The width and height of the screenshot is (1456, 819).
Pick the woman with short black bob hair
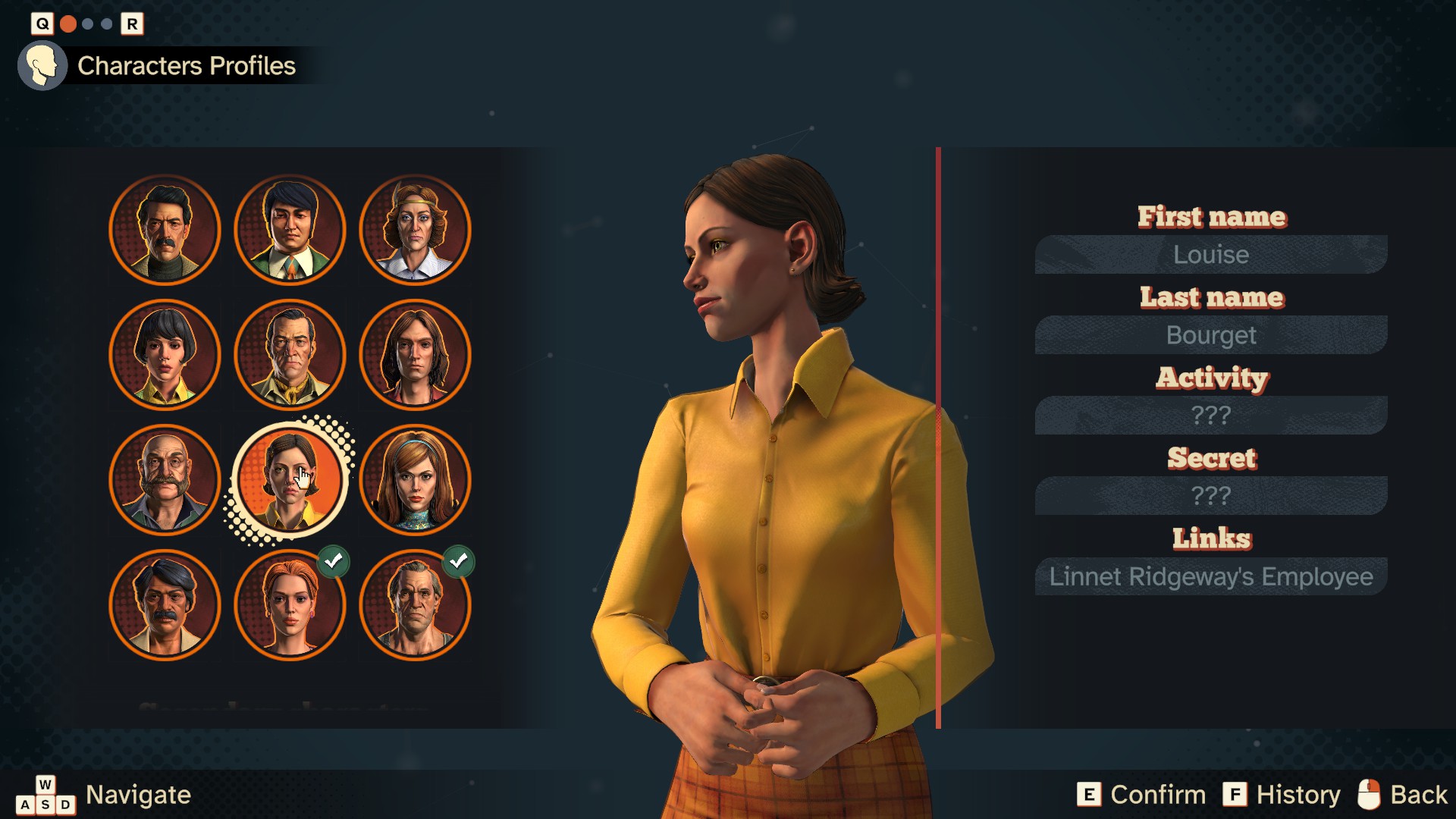click(165, 355)
